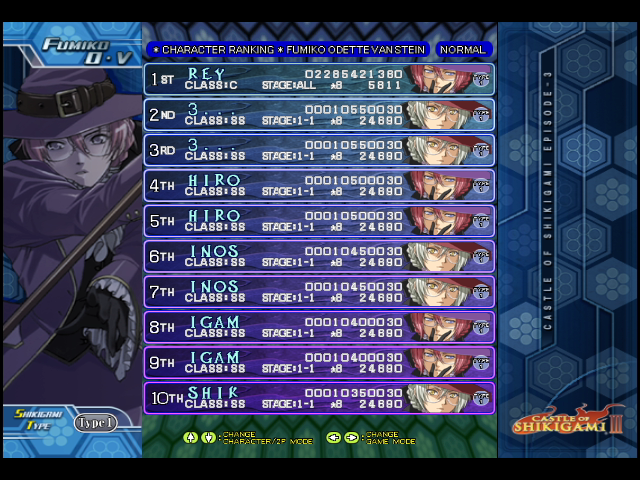Screen dimensions: 640x480
Task: Select the 5th place HIRO entry
Action: [319, 221]
